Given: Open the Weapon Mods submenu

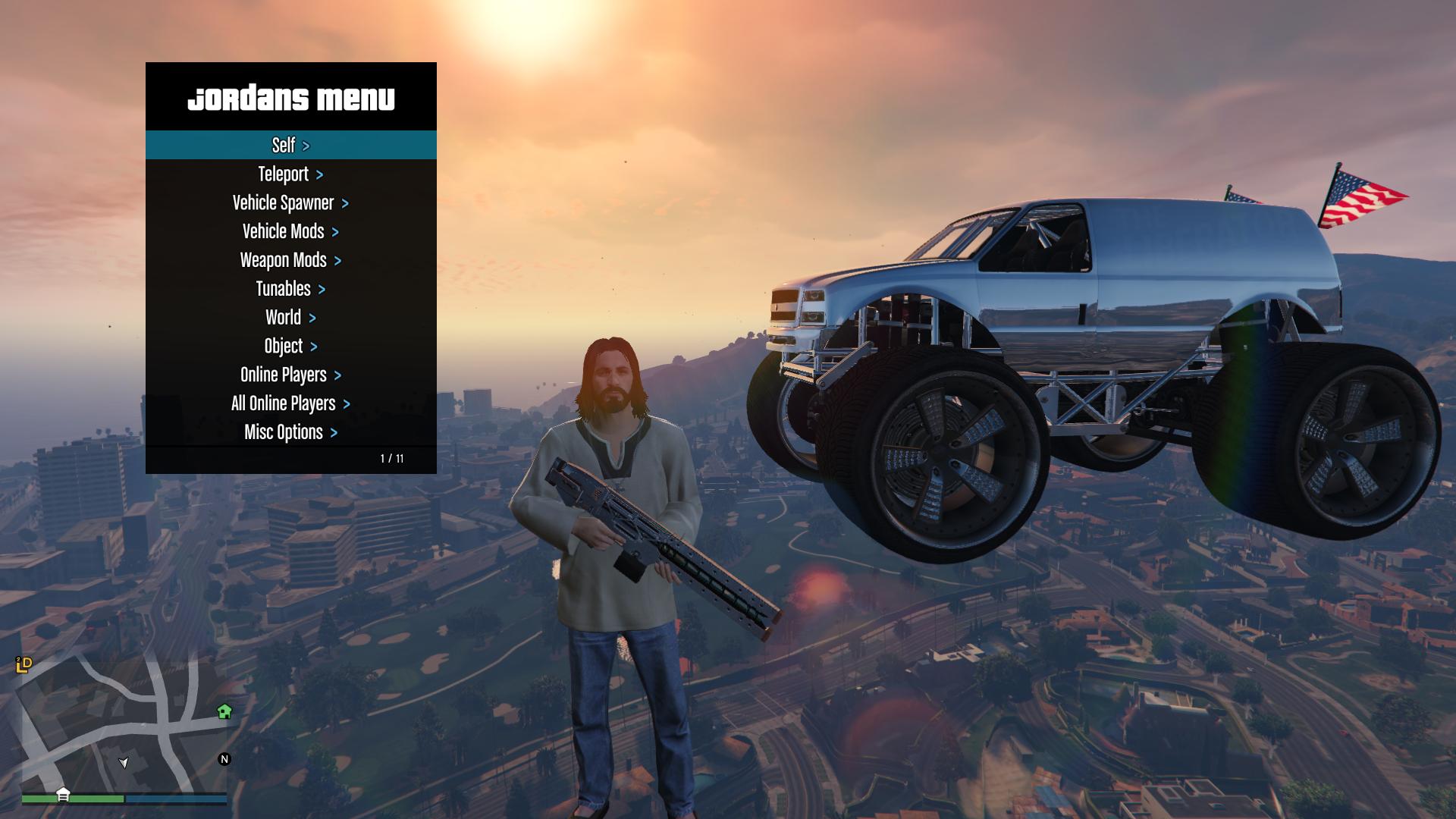Looking at the screenshot, I should [x=290, y=261].
